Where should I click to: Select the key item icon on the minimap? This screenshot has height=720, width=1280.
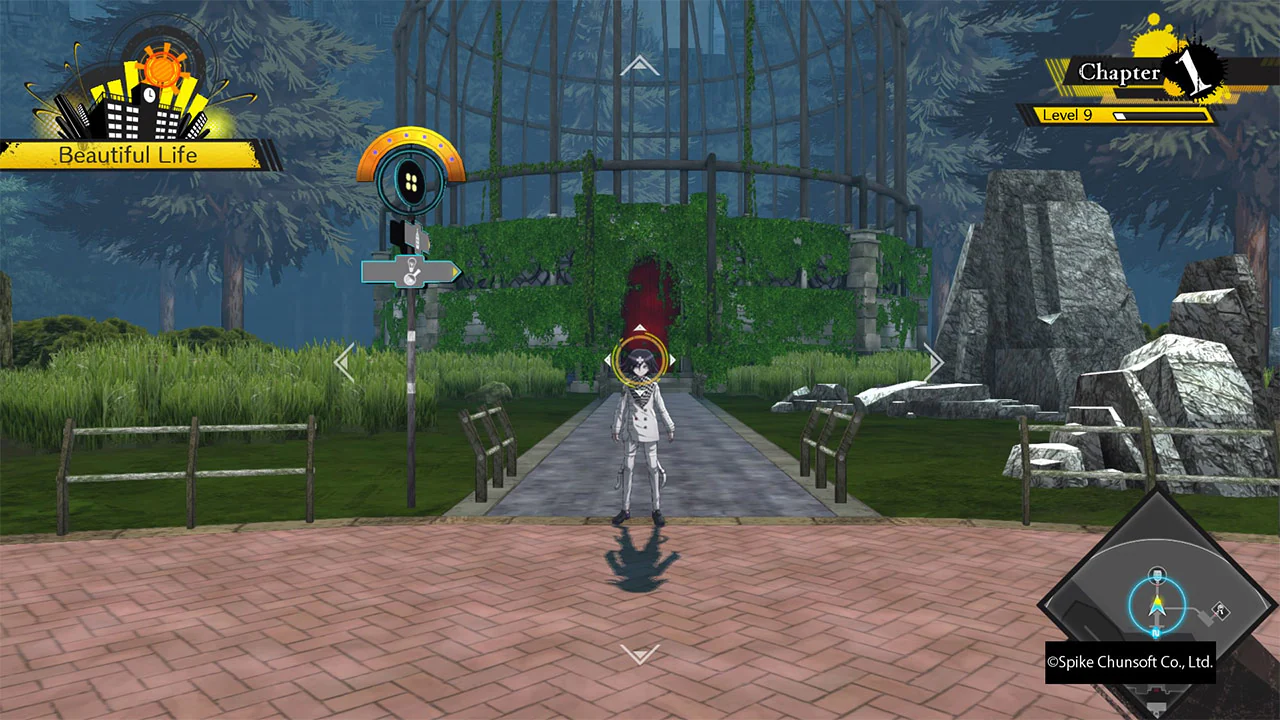pos(1220,609)
